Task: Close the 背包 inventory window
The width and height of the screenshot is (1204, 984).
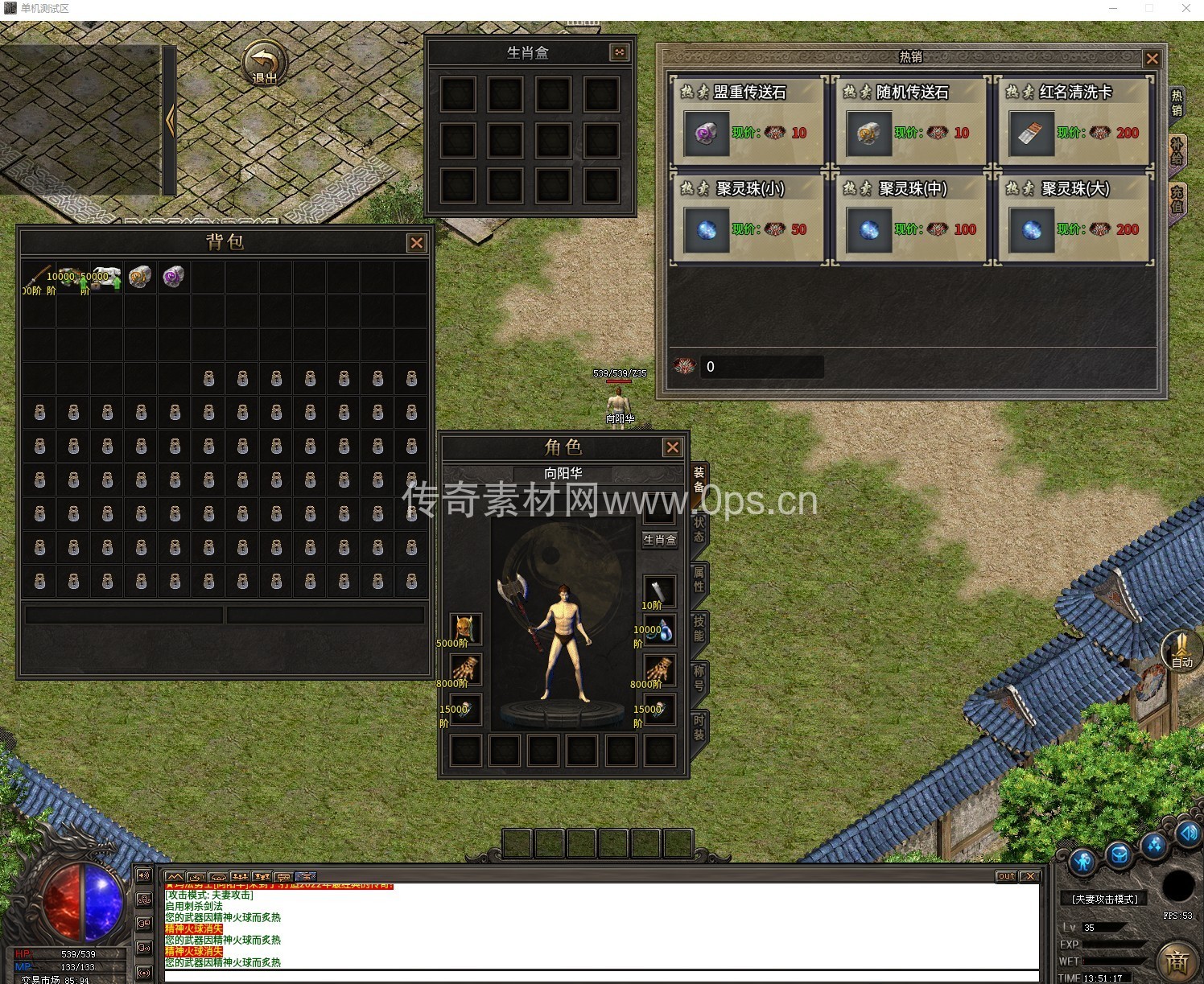Action: (416, 243)
